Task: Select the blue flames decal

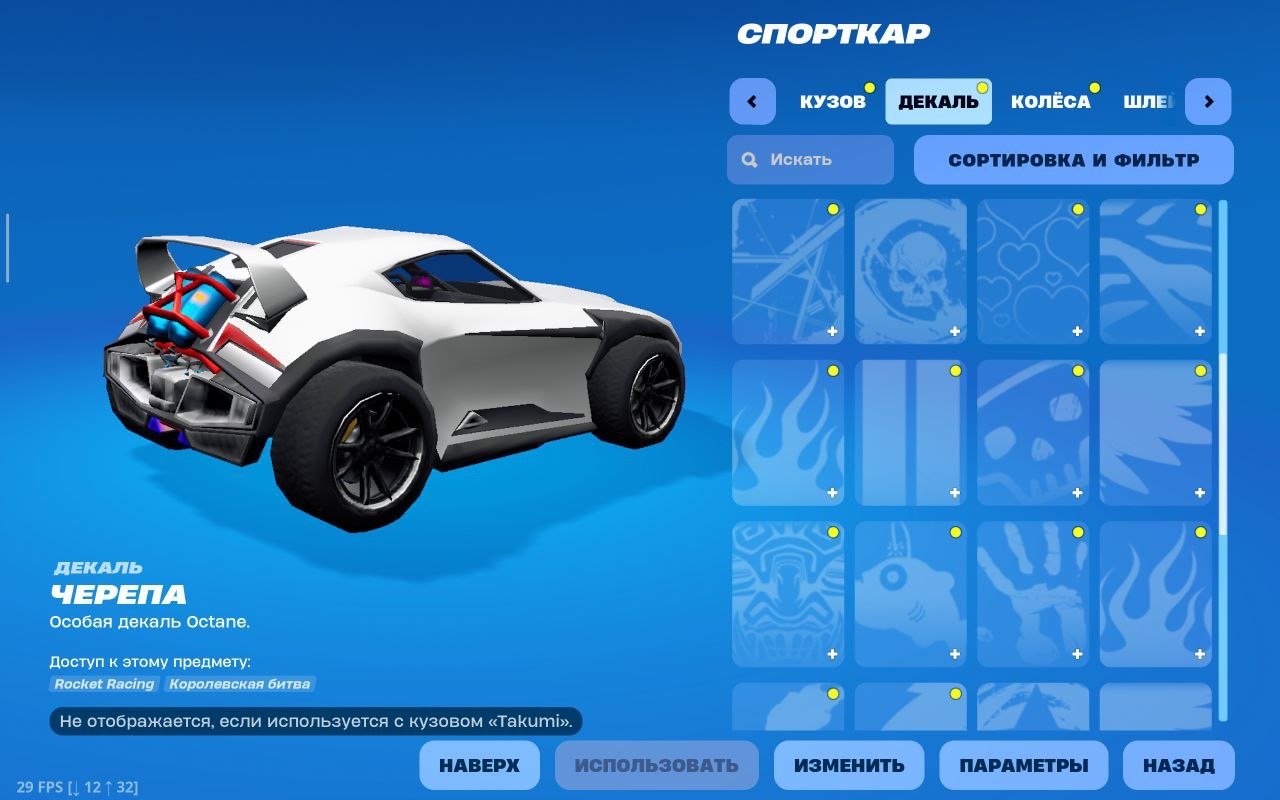Action: coord(789,432)
